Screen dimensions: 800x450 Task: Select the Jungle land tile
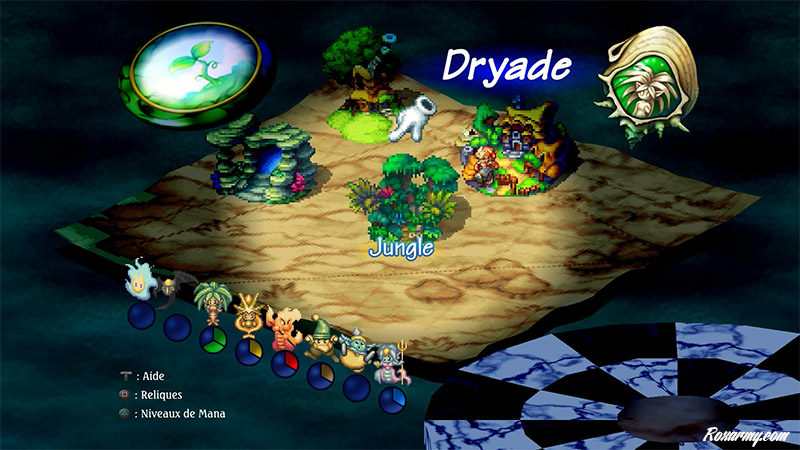click(x=402, y=197)
